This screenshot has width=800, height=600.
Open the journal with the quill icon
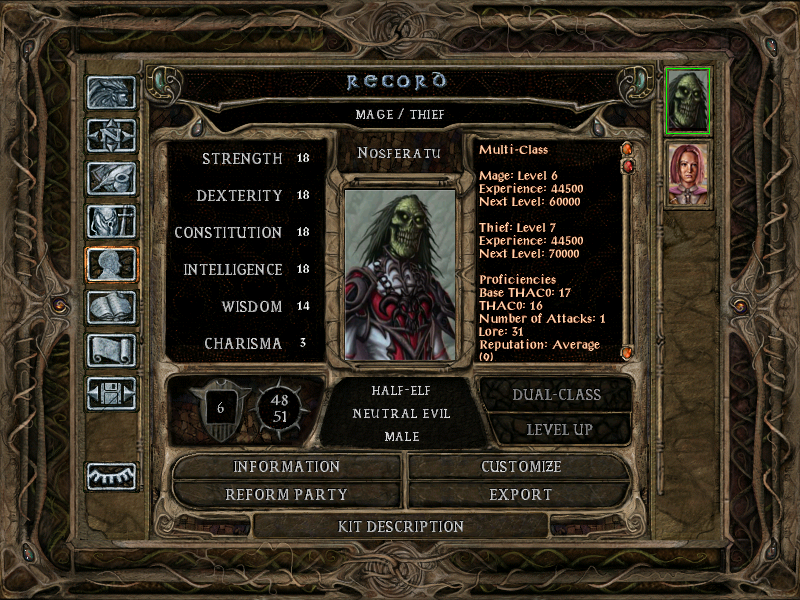[x=111, y=178]
